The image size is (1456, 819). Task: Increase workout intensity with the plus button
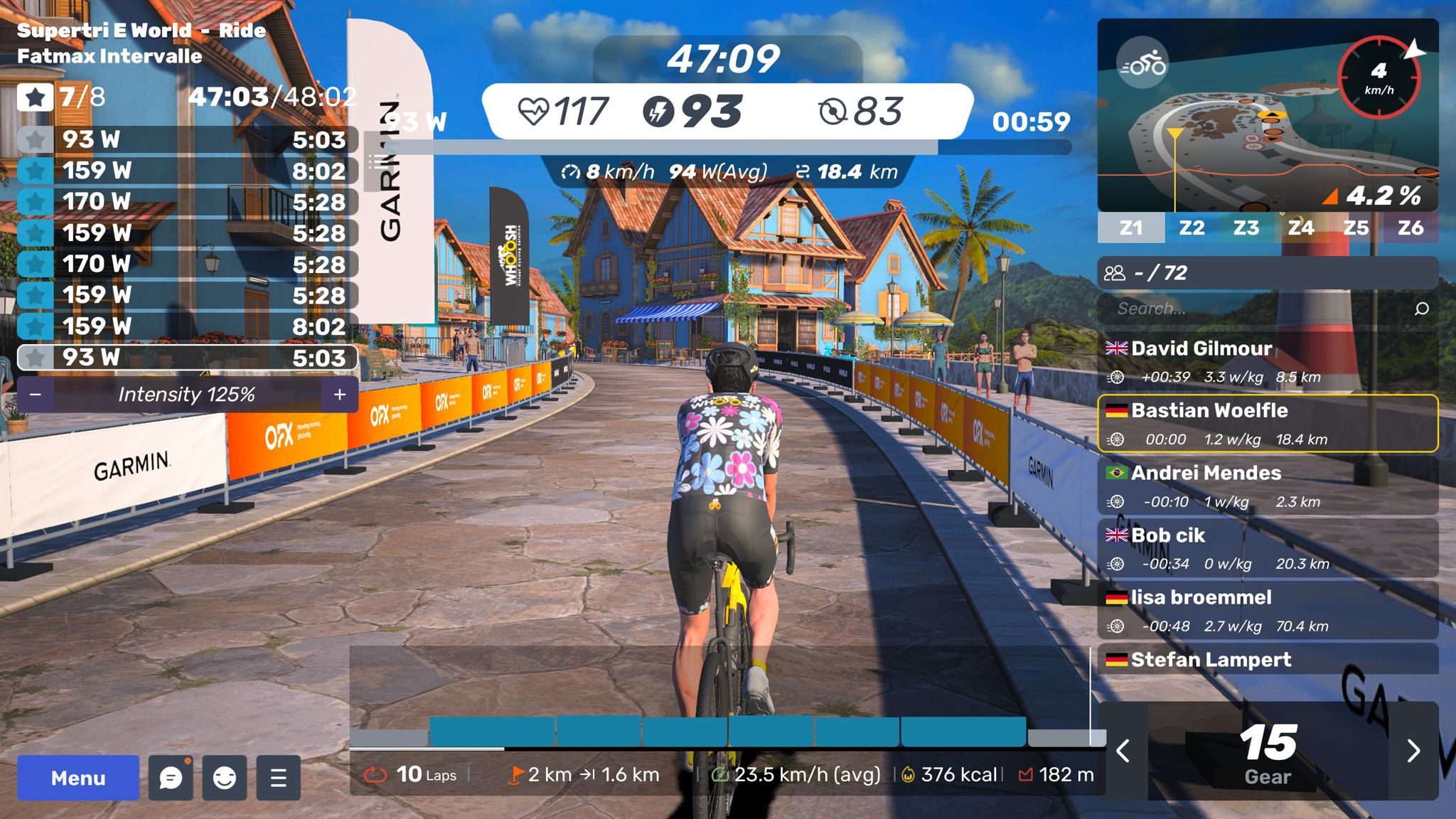[340, 395]
